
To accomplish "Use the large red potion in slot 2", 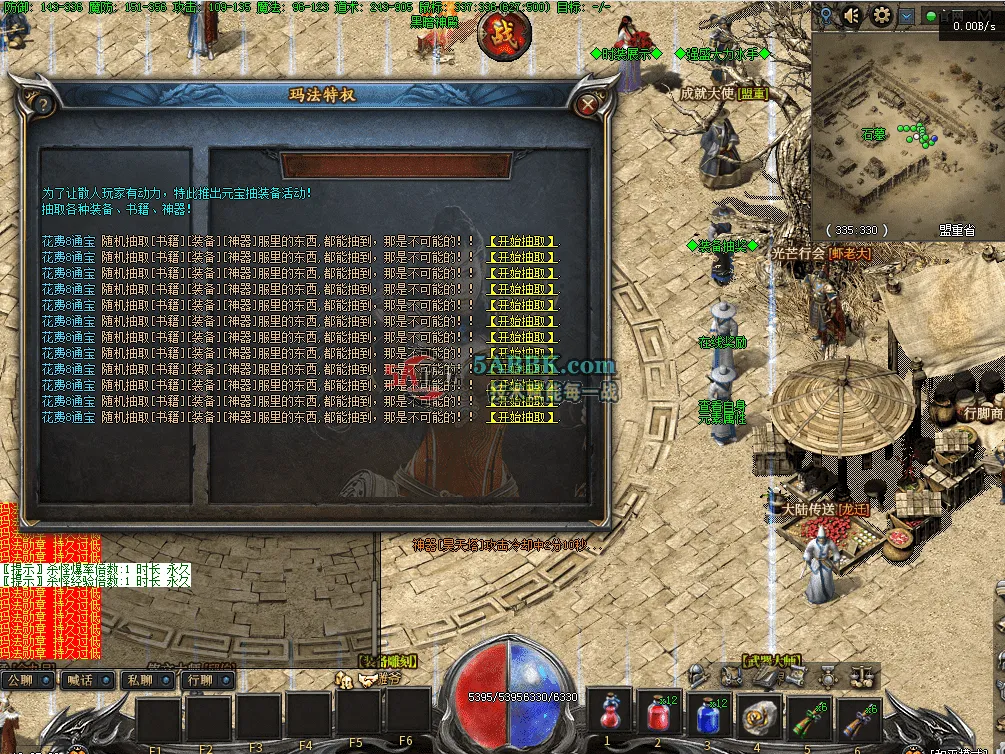I will 659,714.
